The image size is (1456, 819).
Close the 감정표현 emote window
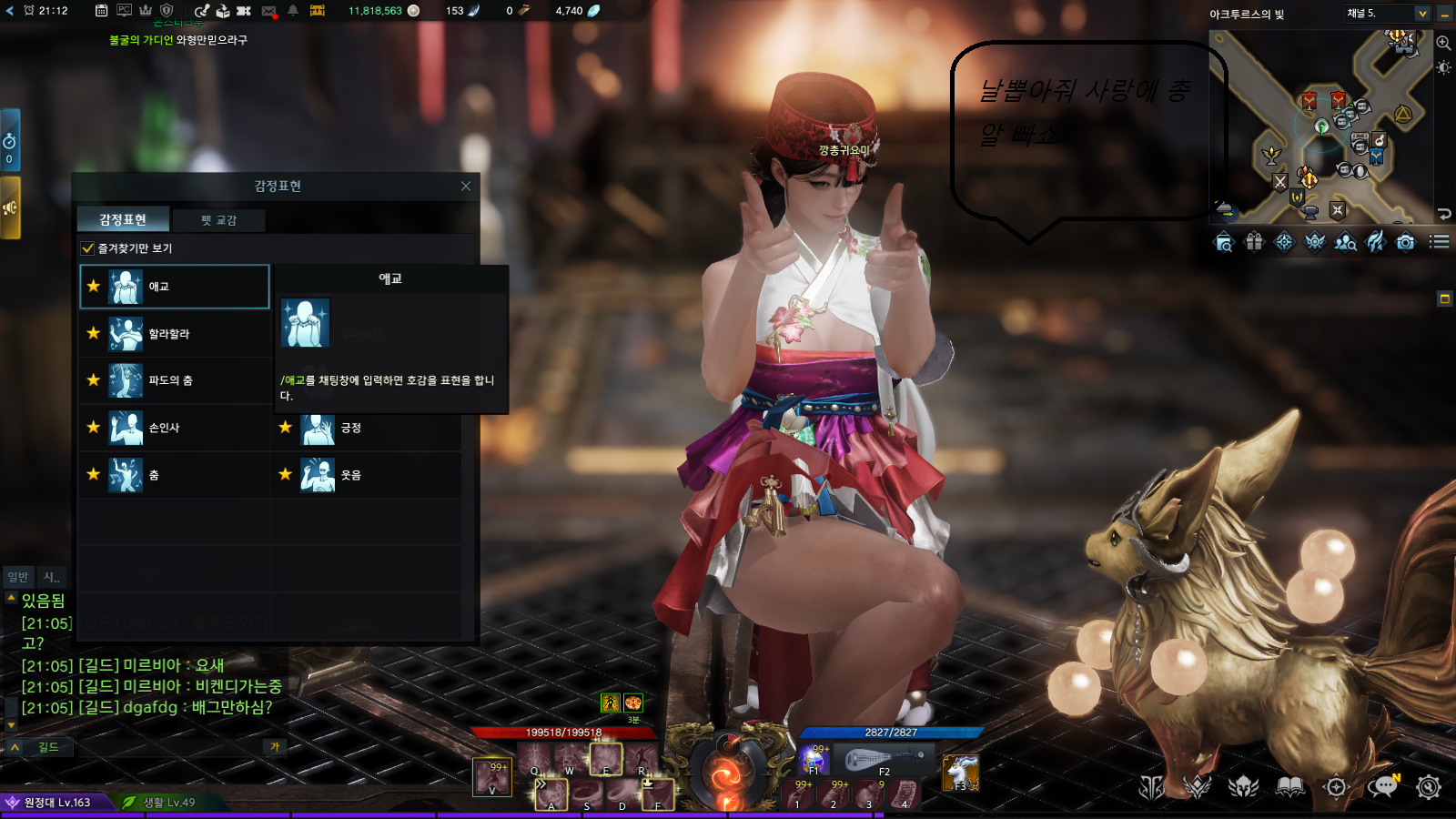pos(466,186)
